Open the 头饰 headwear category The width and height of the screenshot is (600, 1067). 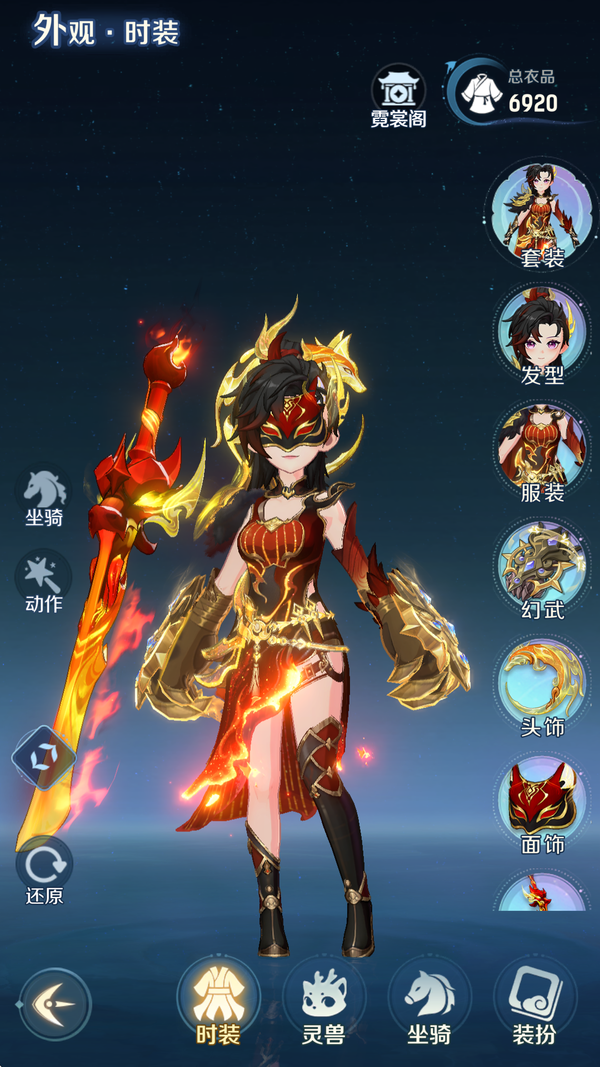[x=542, y=685]
